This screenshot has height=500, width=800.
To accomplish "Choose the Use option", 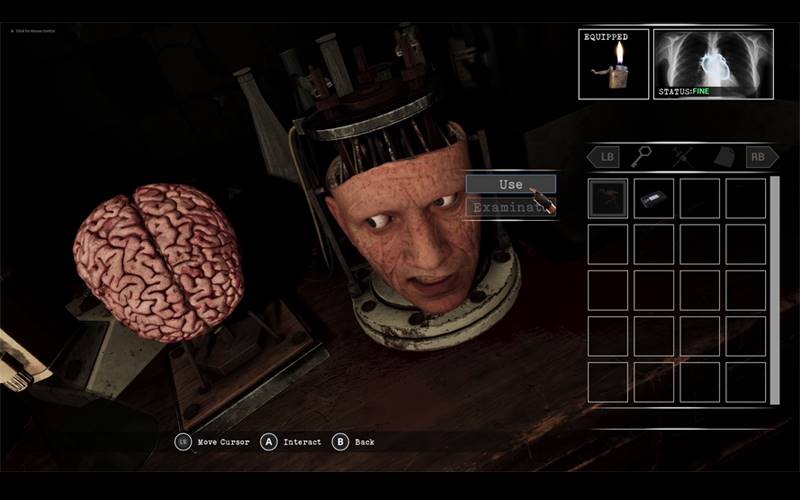I will pyautogui.click(x=510, y=184).
